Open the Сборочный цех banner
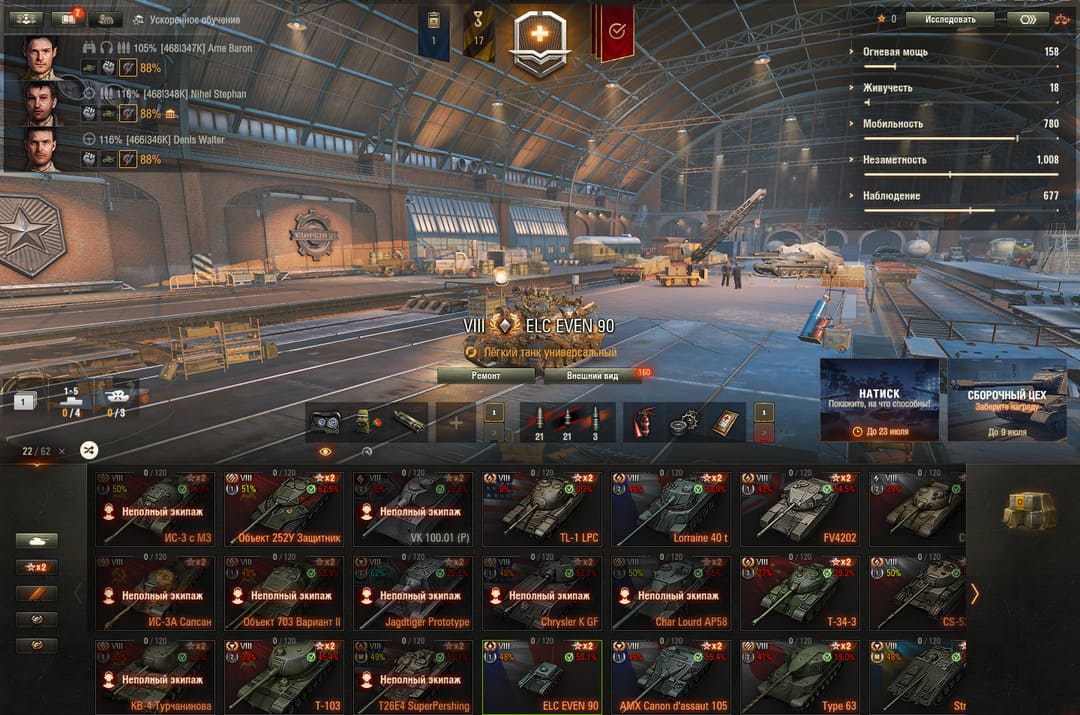Image resolution: width=1080 pixels, height=715 pixels. 1007,399
